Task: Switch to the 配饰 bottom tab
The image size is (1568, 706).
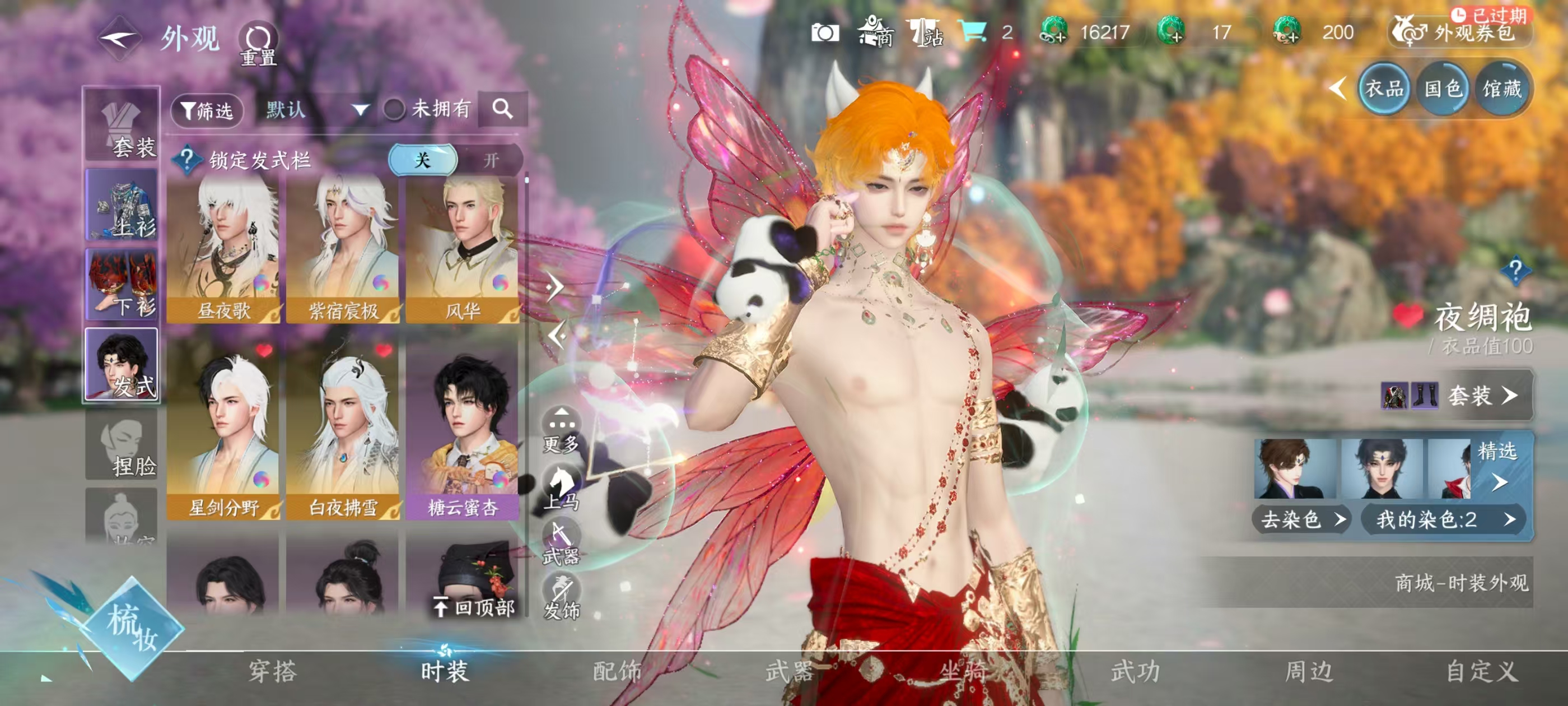Action: 617,671
